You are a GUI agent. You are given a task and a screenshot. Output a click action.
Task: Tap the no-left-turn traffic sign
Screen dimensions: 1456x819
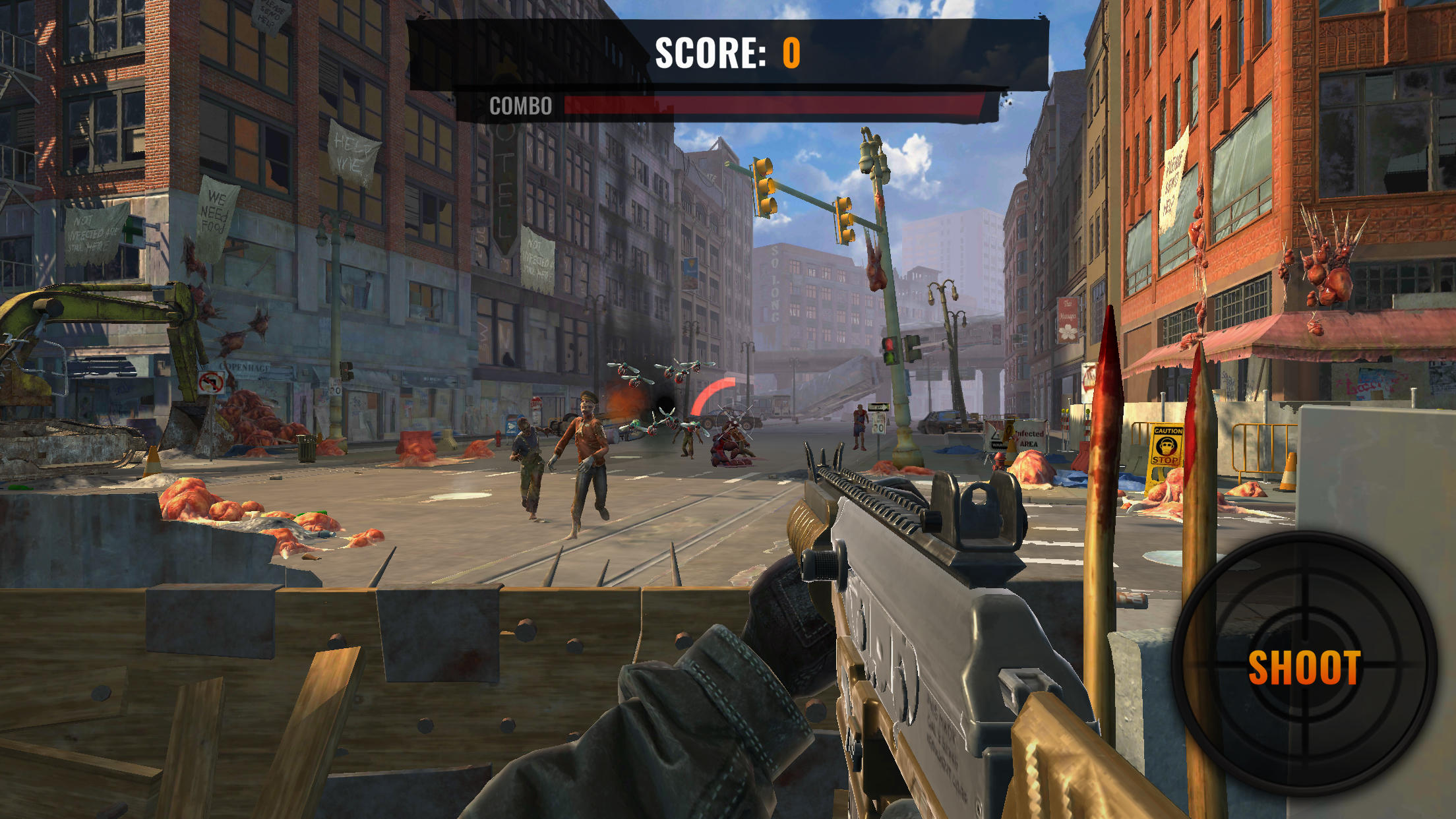(x=212, y=380)
